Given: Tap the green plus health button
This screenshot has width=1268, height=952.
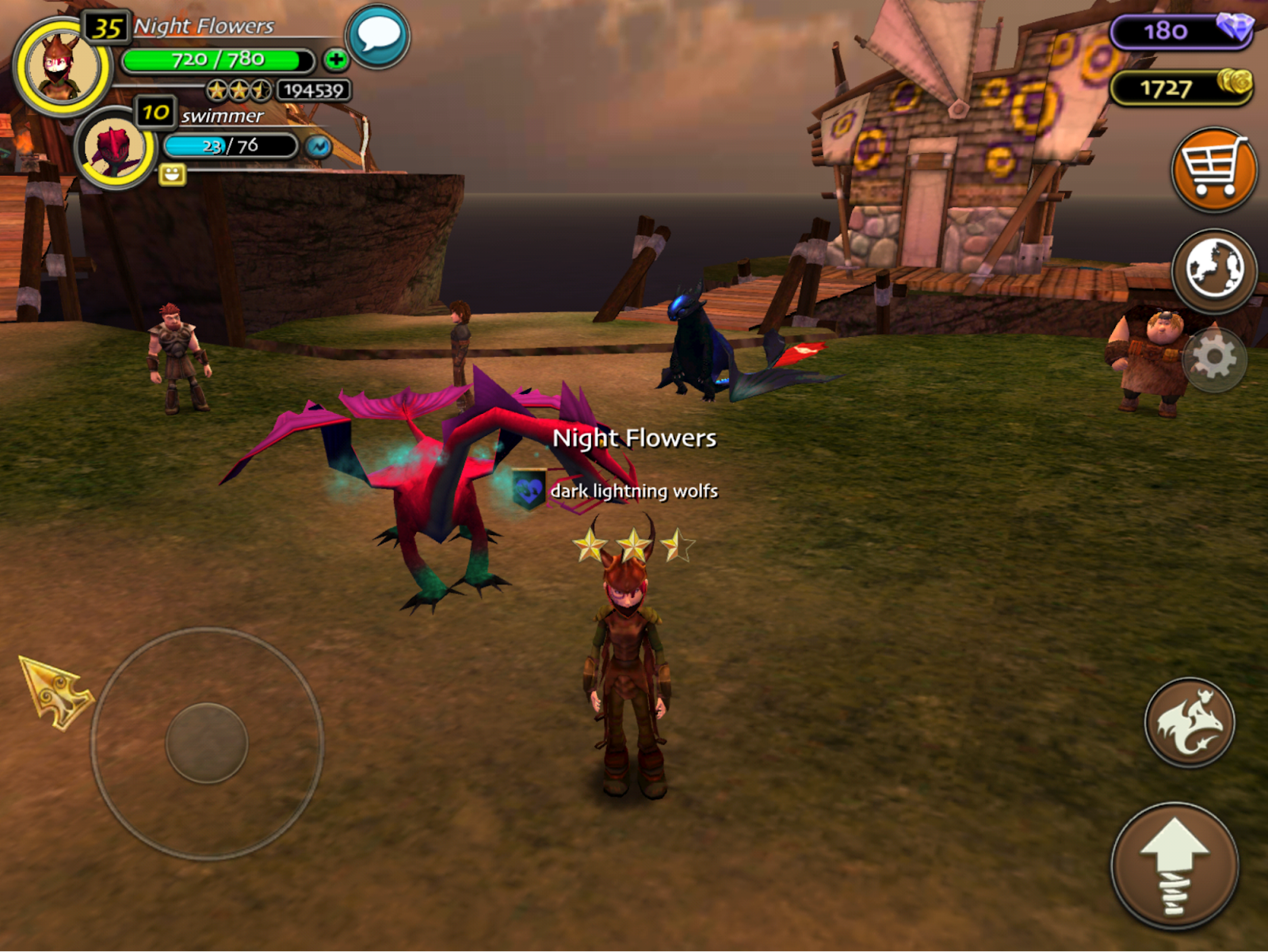Looking at the screenshot, I should (336, 59).
